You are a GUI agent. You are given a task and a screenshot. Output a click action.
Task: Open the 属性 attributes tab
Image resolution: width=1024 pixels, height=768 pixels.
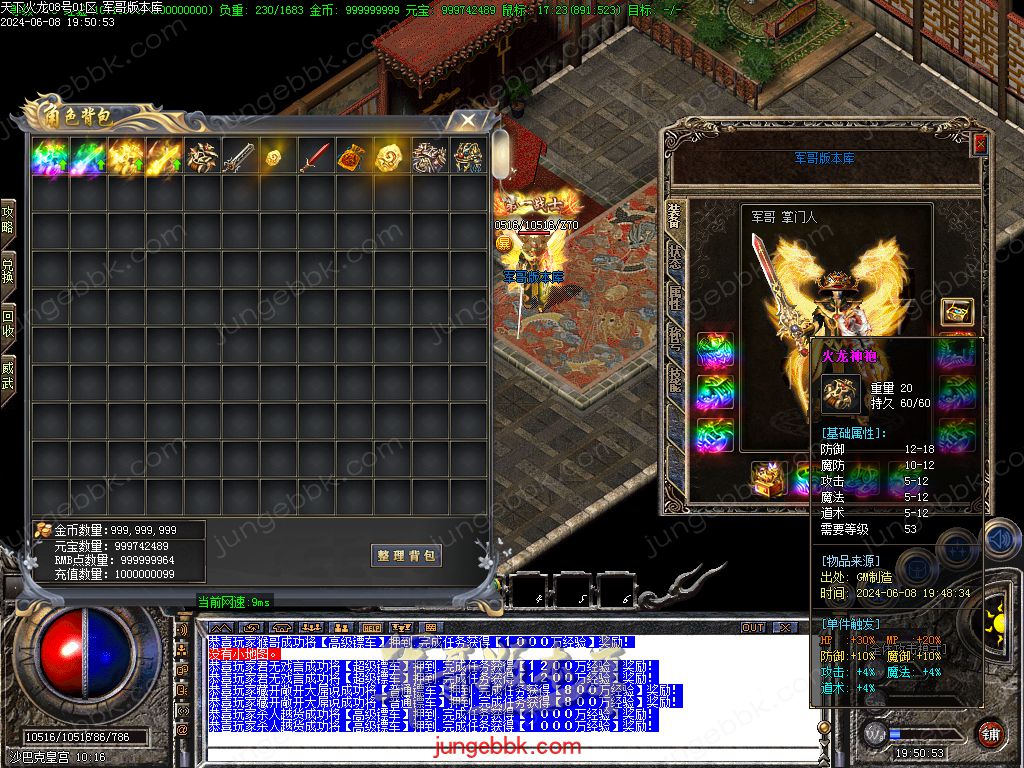point(674,299)
